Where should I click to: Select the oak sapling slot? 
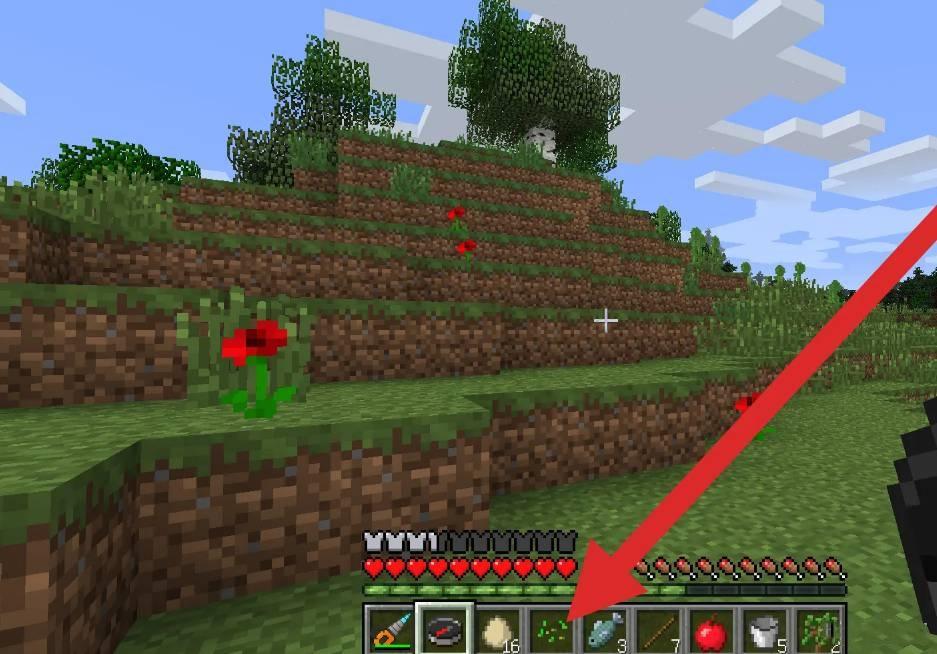(x=818, y=631)
